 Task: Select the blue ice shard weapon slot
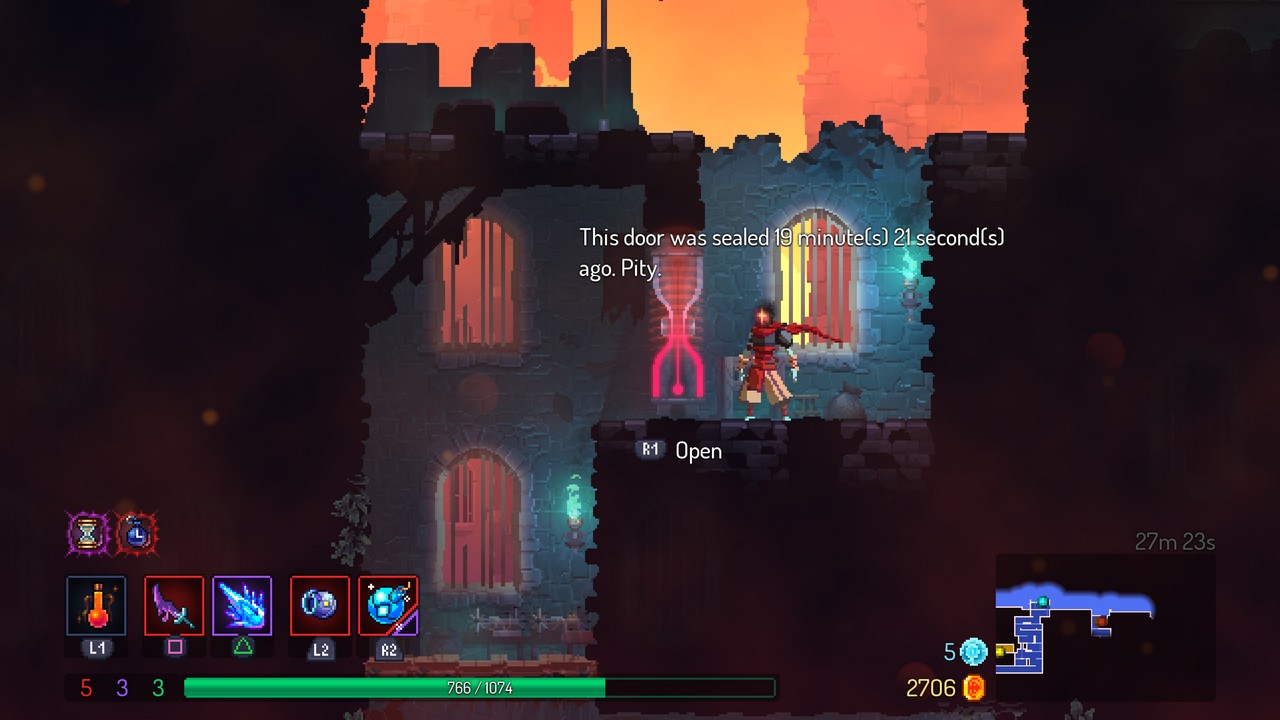(242, 605)
